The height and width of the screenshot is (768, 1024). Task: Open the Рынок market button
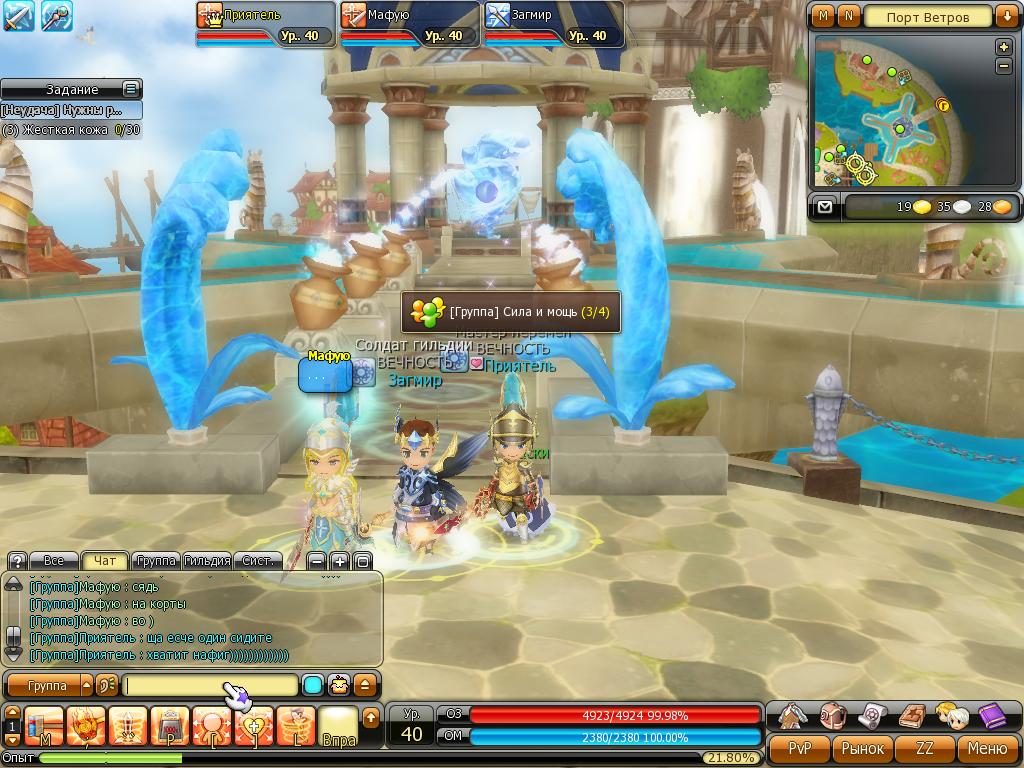click(x=862, y=748)
